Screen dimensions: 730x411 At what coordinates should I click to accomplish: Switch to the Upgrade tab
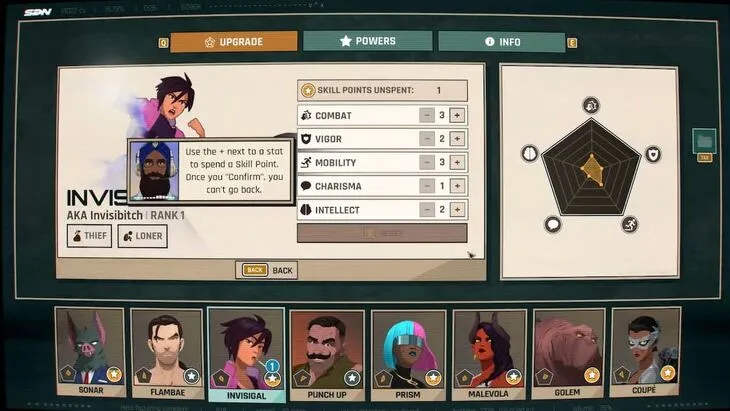234,42
